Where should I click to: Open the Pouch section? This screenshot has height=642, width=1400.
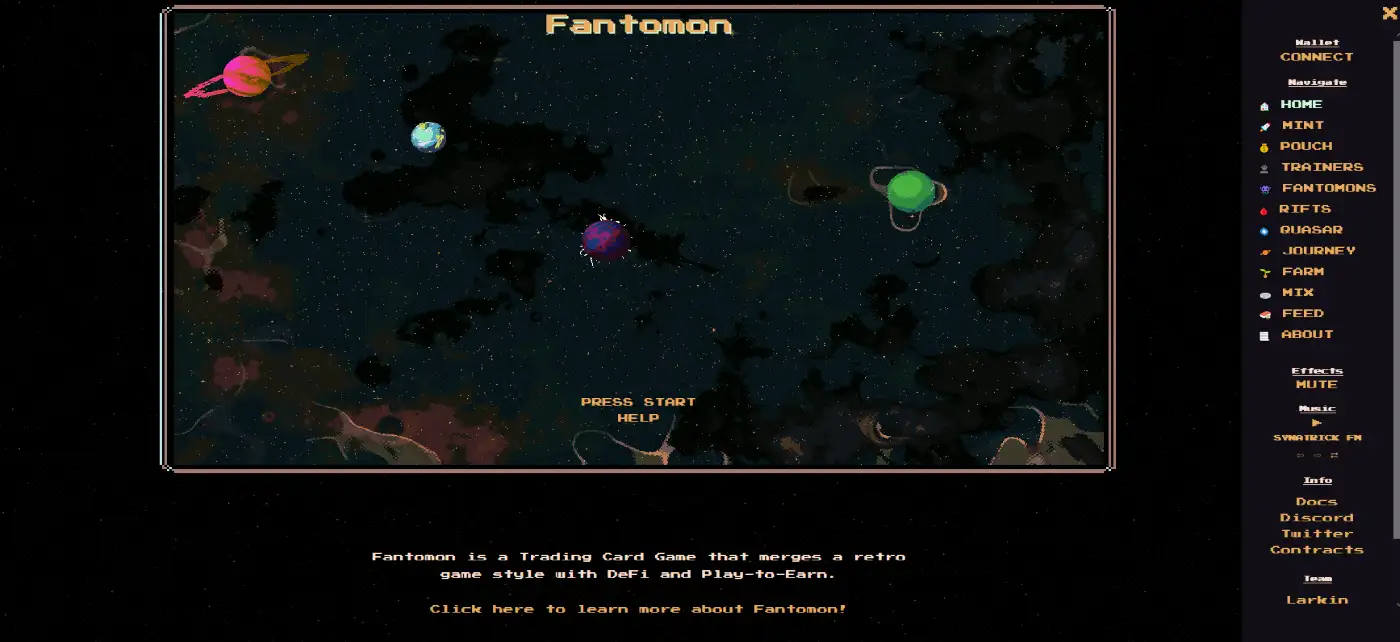tap(1305, 146)
